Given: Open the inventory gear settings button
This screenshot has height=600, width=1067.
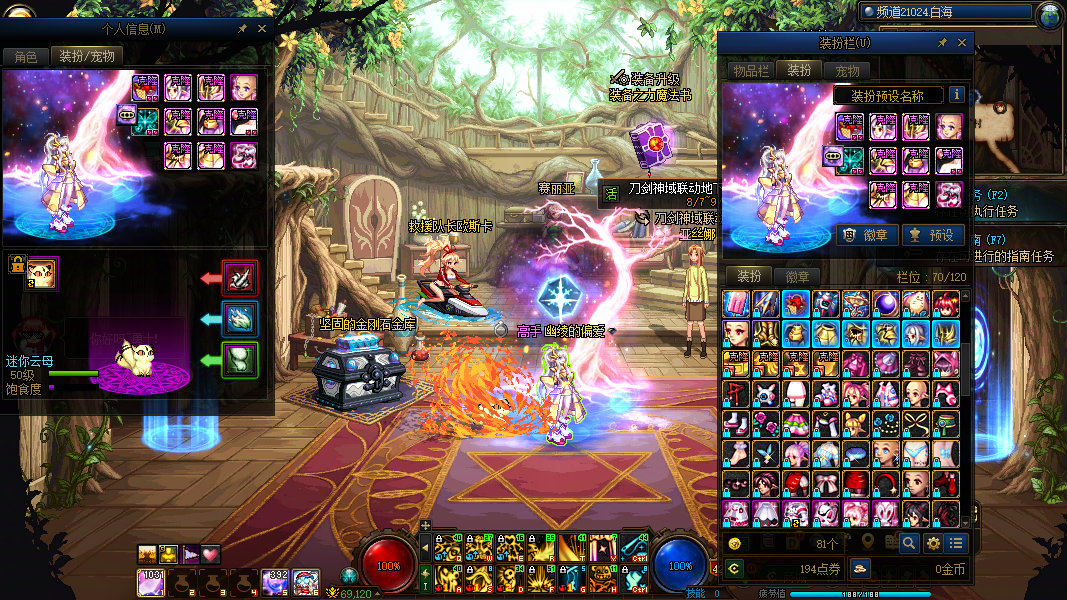Looking at the screenshot, I should tap(933, 543).
